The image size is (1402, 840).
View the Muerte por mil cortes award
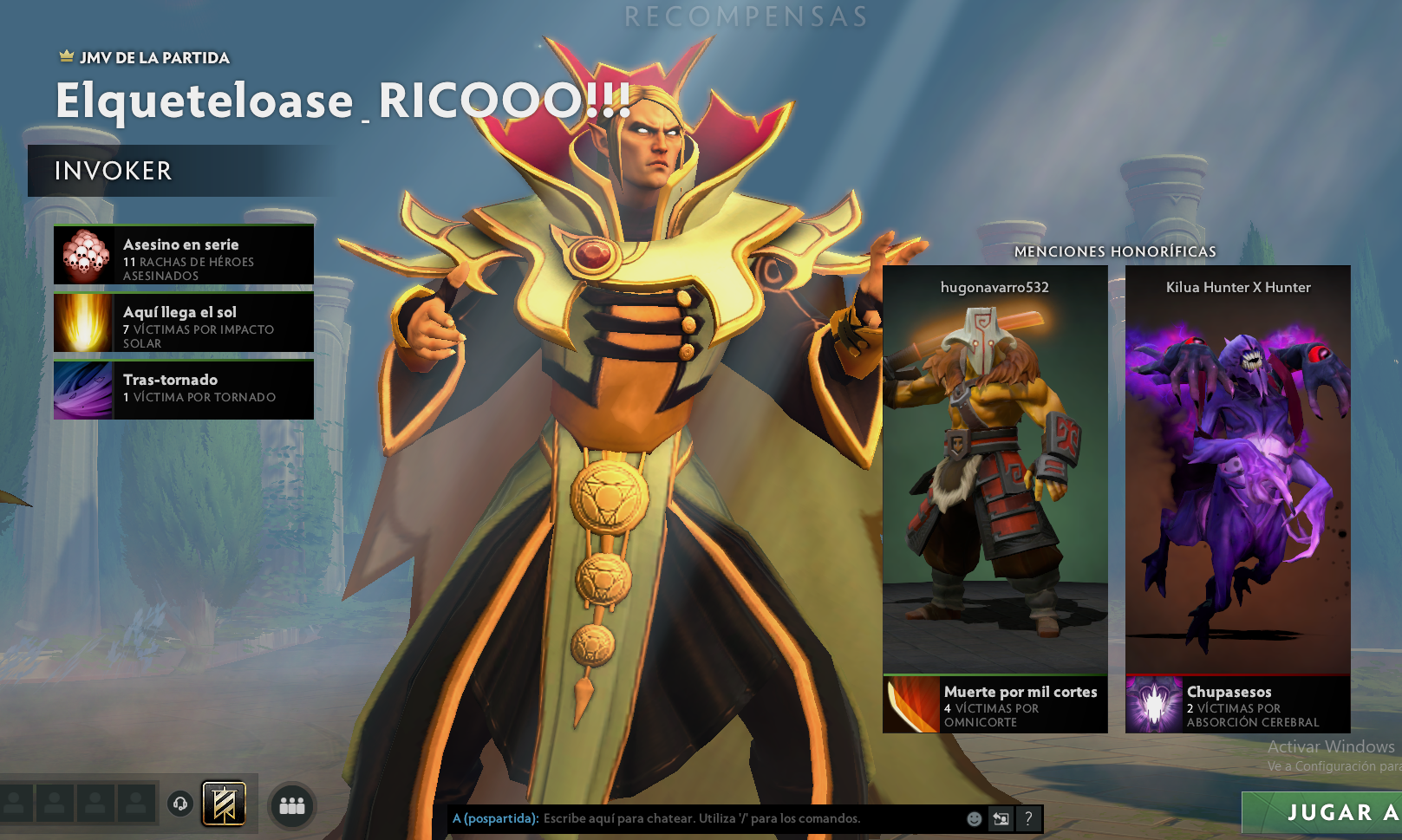point(995,705)
